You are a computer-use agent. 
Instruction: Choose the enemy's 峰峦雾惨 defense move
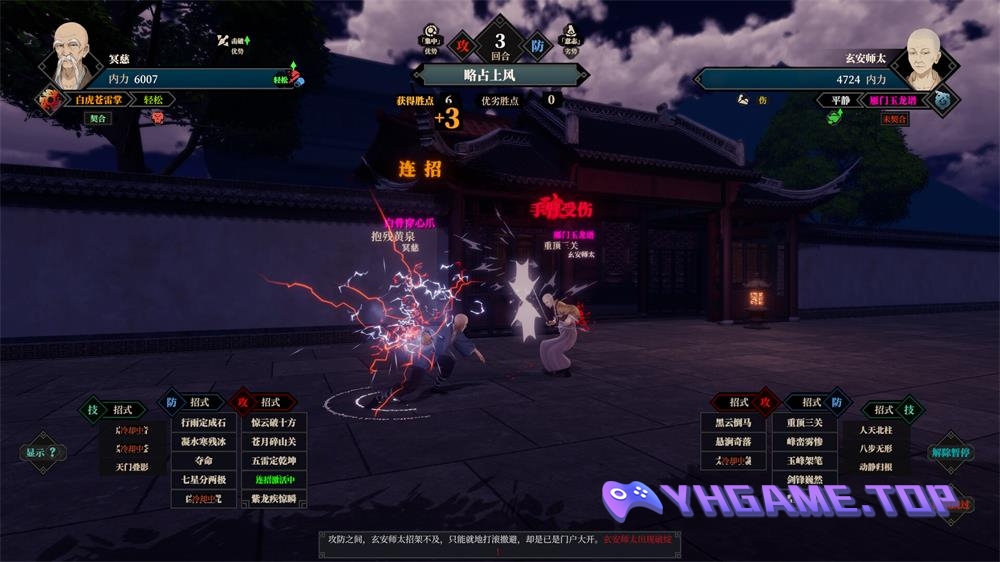click(804, 442)
